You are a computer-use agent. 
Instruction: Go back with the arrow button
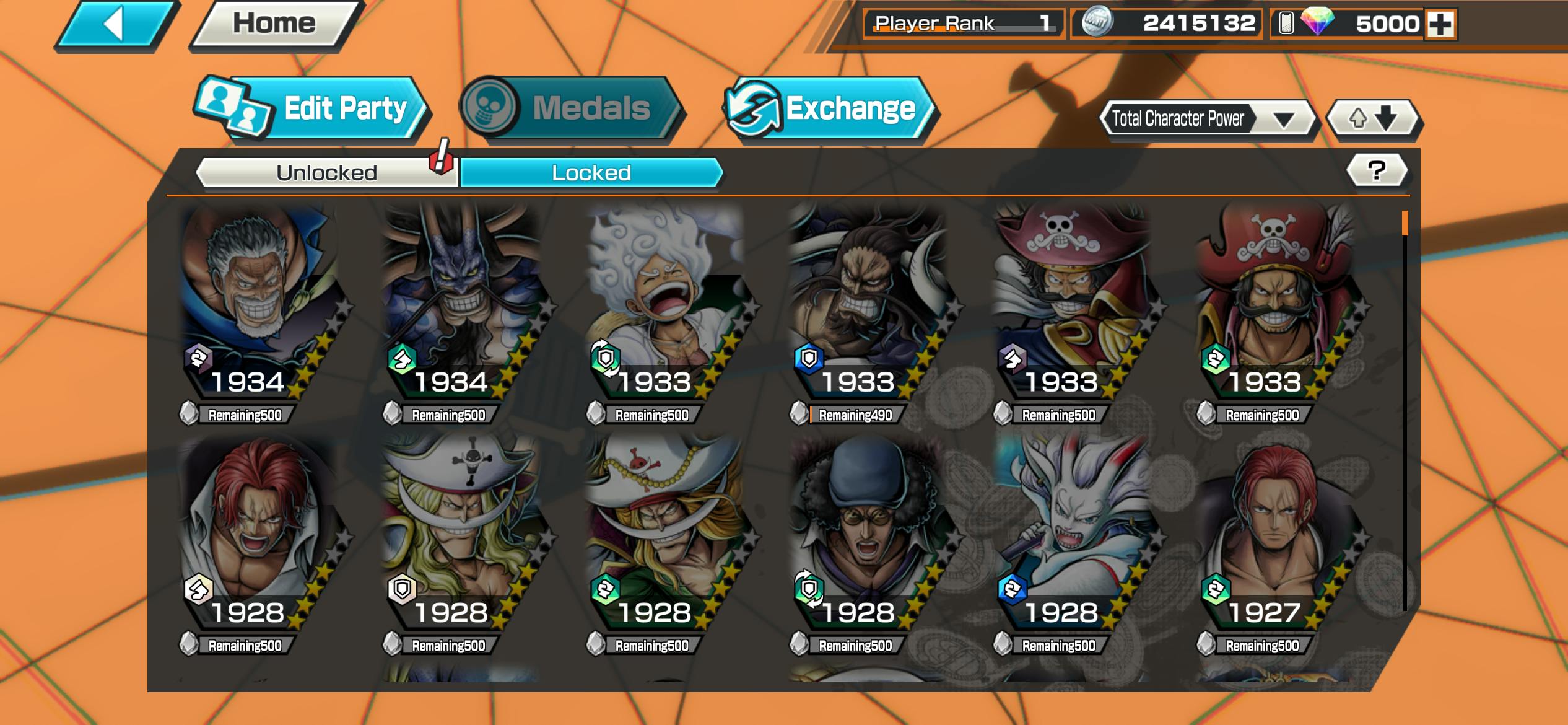pyautogui.click(x=116, y=25)
